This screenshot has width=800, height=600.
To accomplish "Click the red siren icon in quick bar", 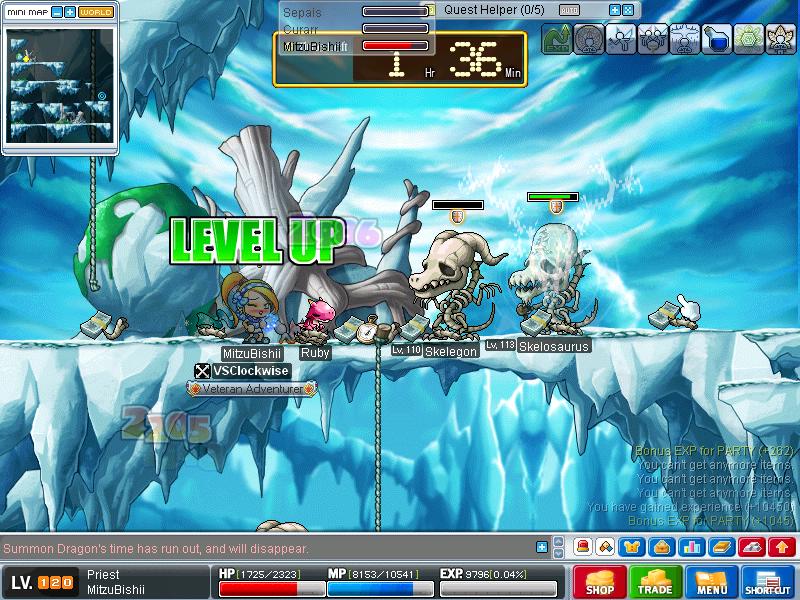I will (x=582, y=547).
